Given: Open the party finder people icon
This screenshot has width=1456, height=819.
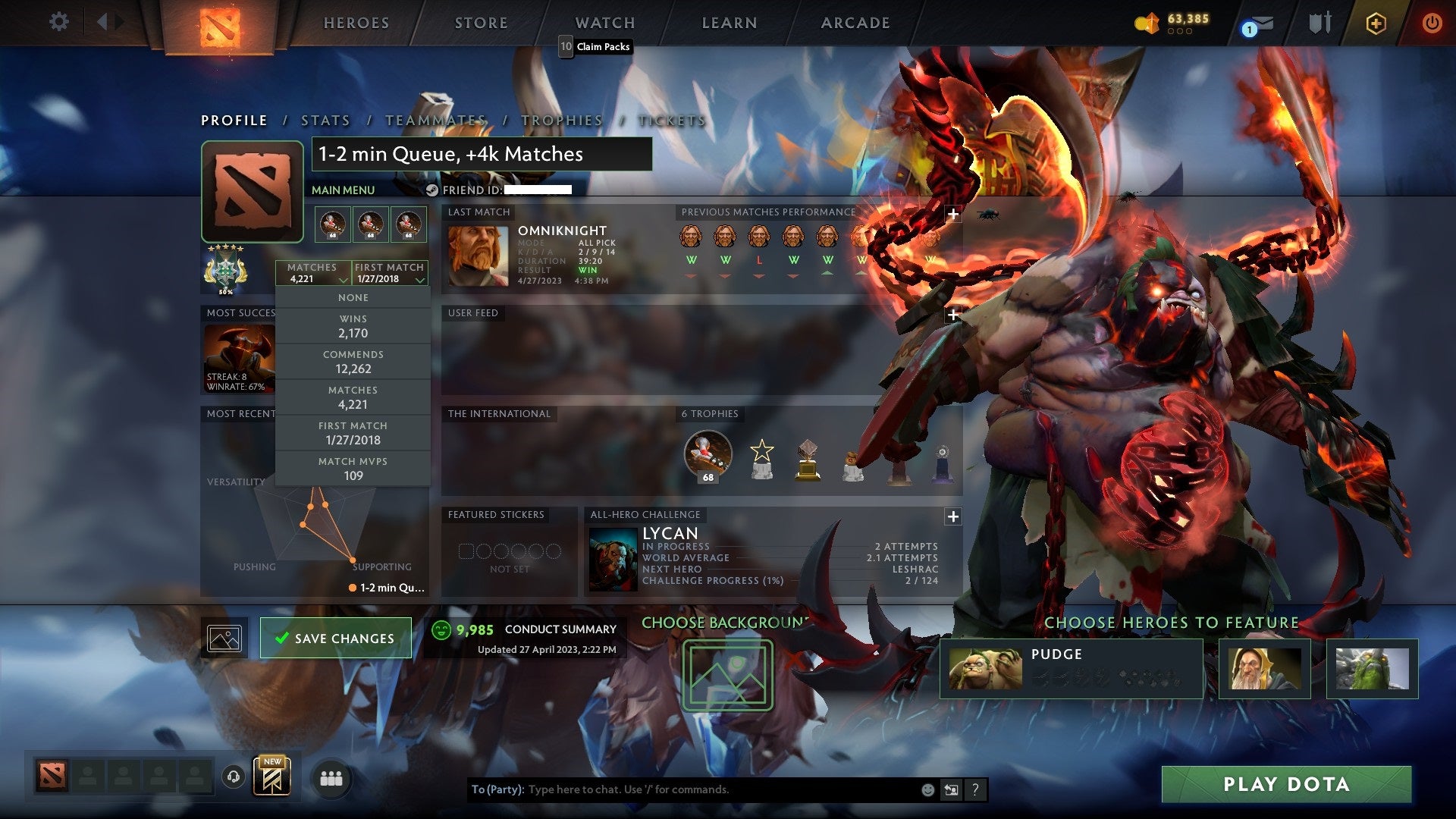Looking at the screenshot, I should point(331,778).
